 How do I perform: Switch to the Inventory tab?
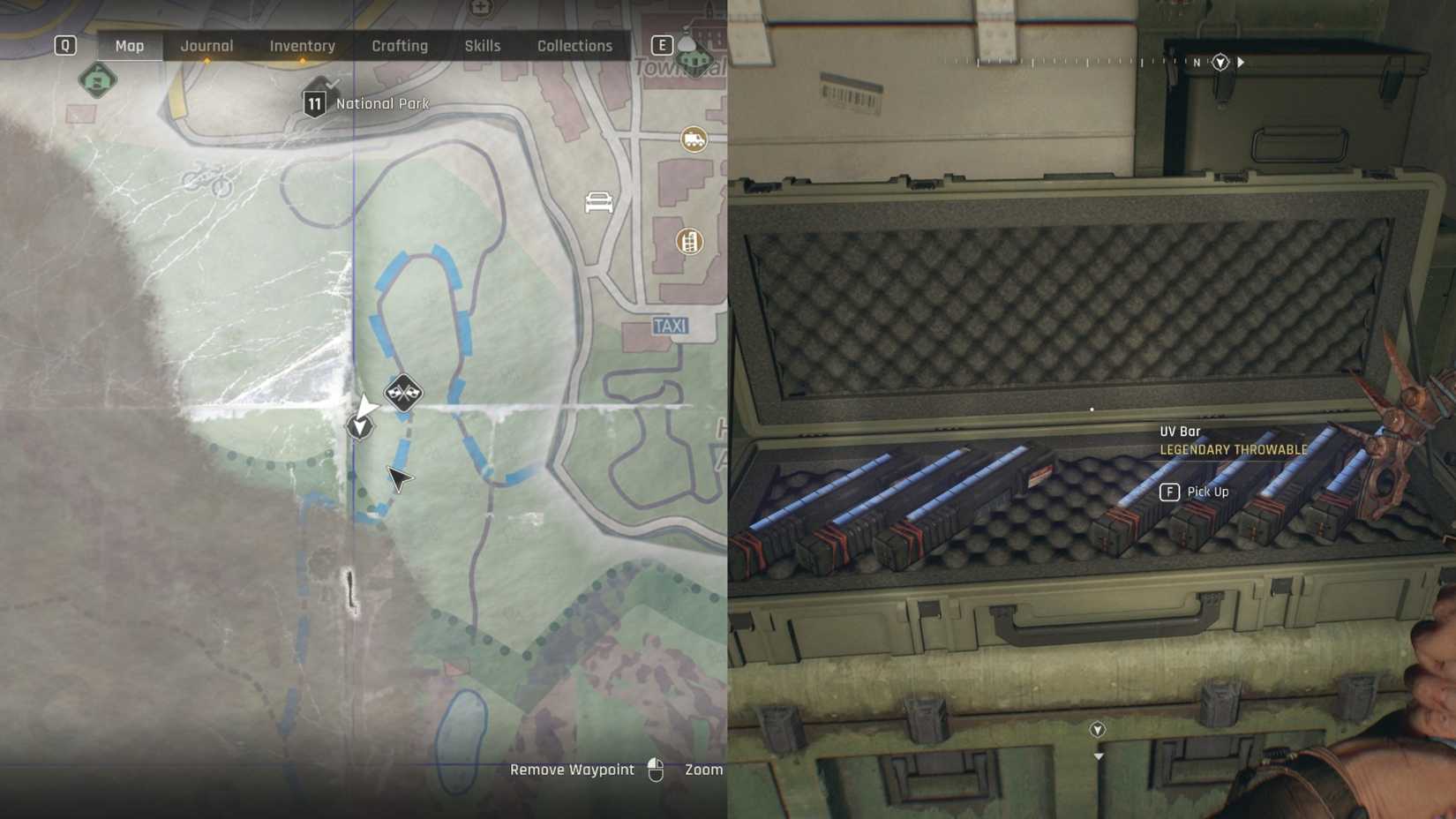pyautogui.click(x=302, y=45)
